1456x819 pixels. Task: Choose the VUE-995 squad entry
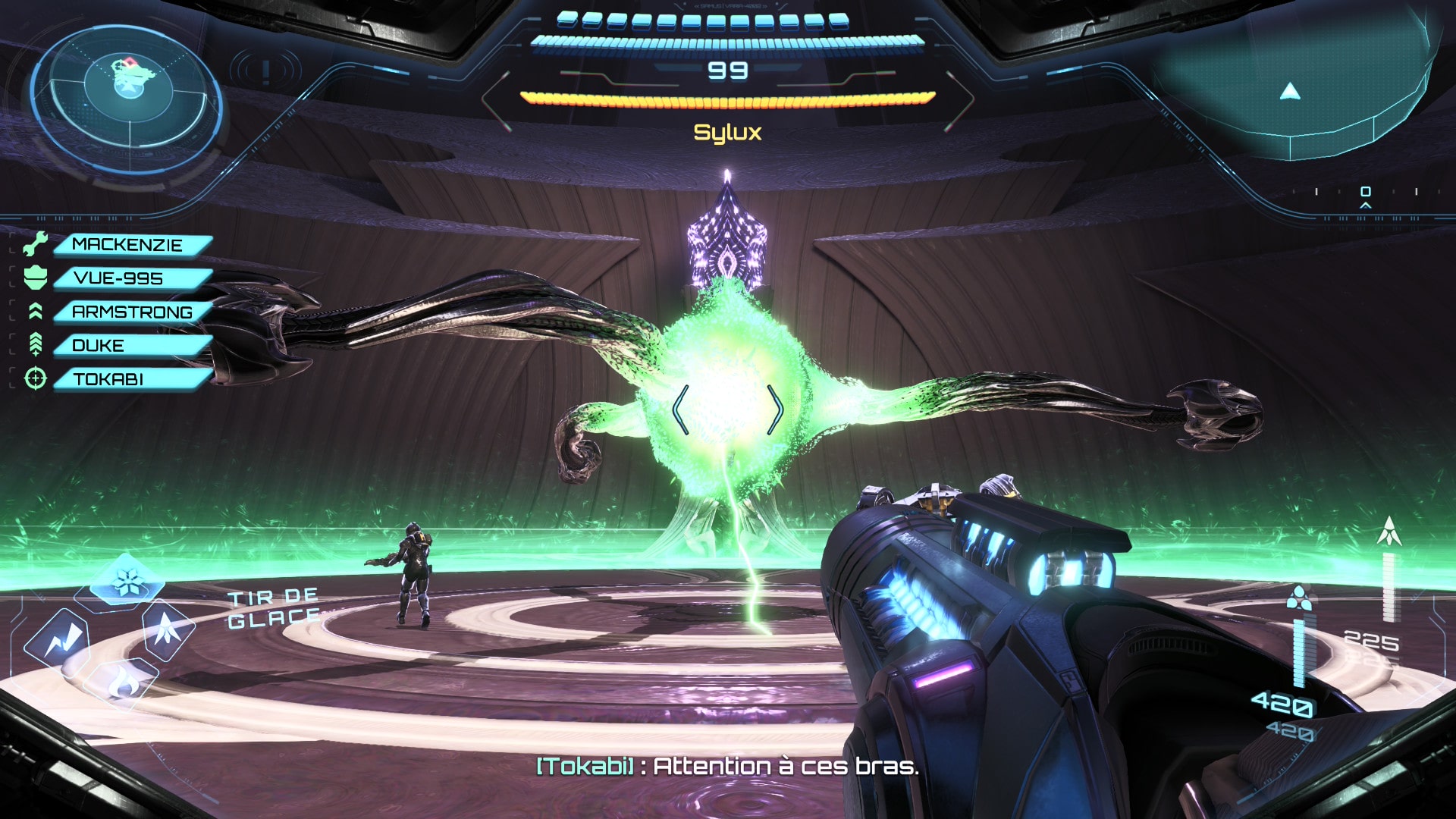pos(119,278)
